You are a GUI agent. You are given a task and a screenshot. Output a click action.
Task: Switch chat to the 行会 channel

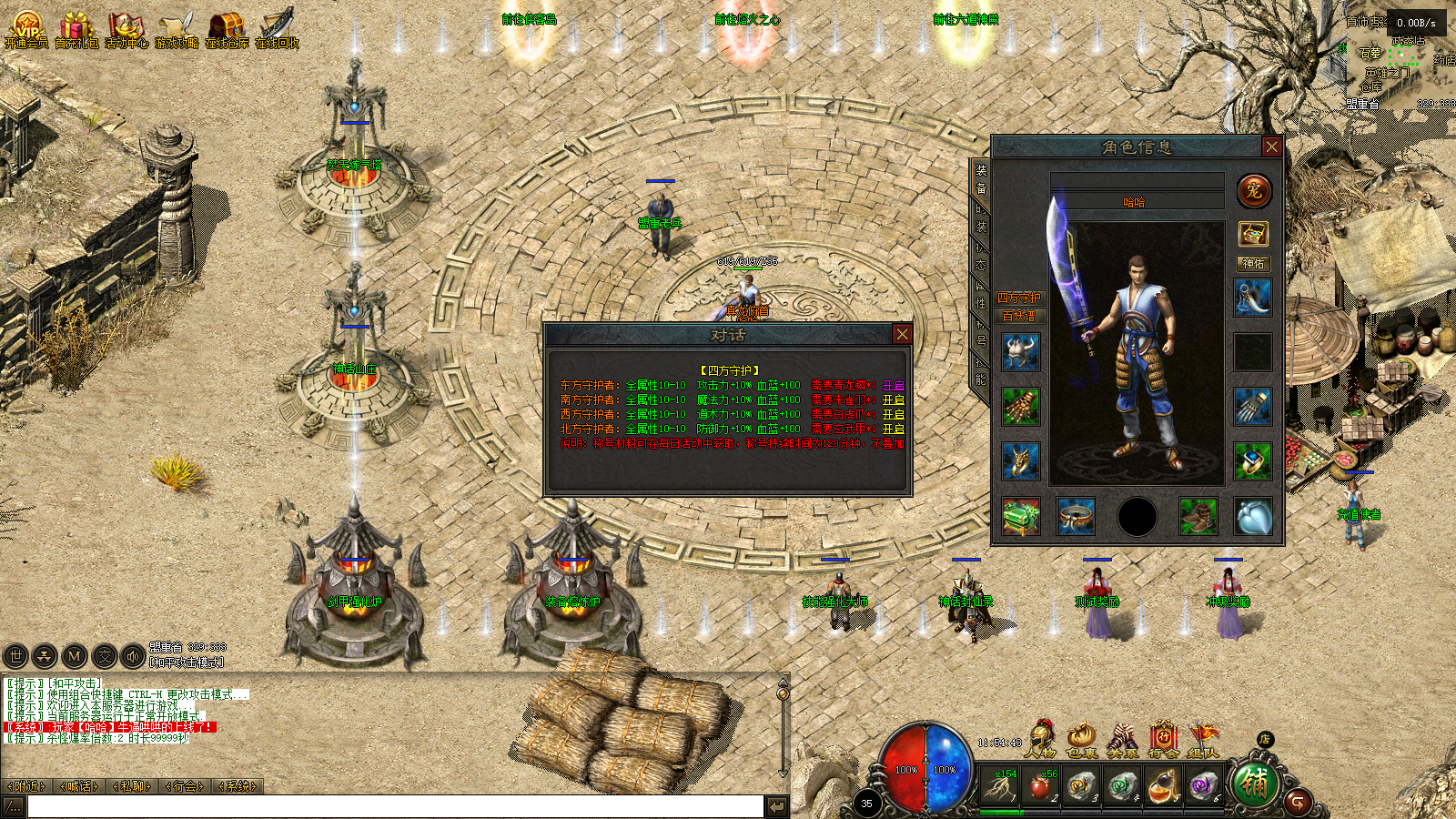186,786
